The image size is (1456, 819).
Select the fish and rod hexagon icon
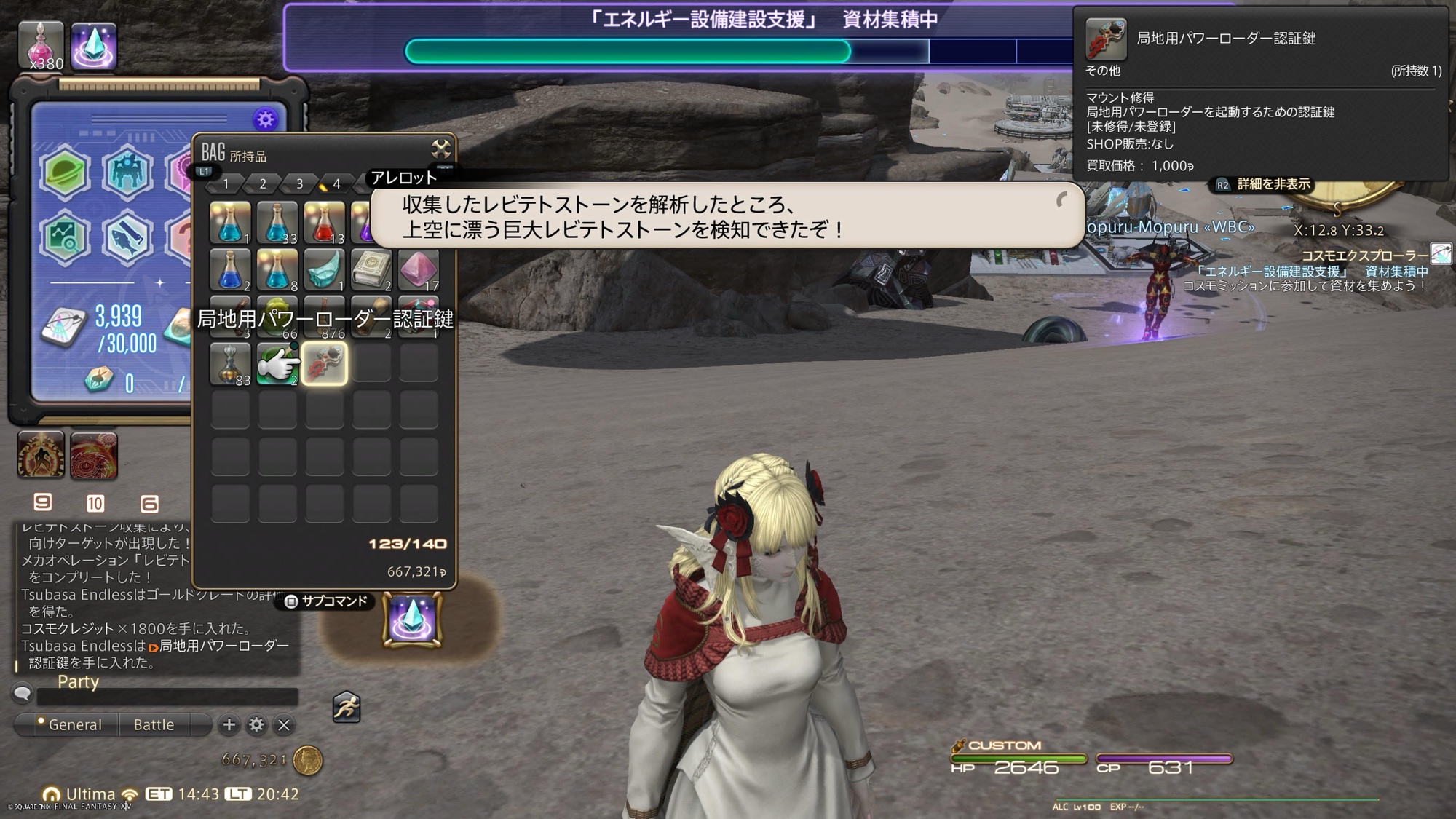tap(127, 237)
